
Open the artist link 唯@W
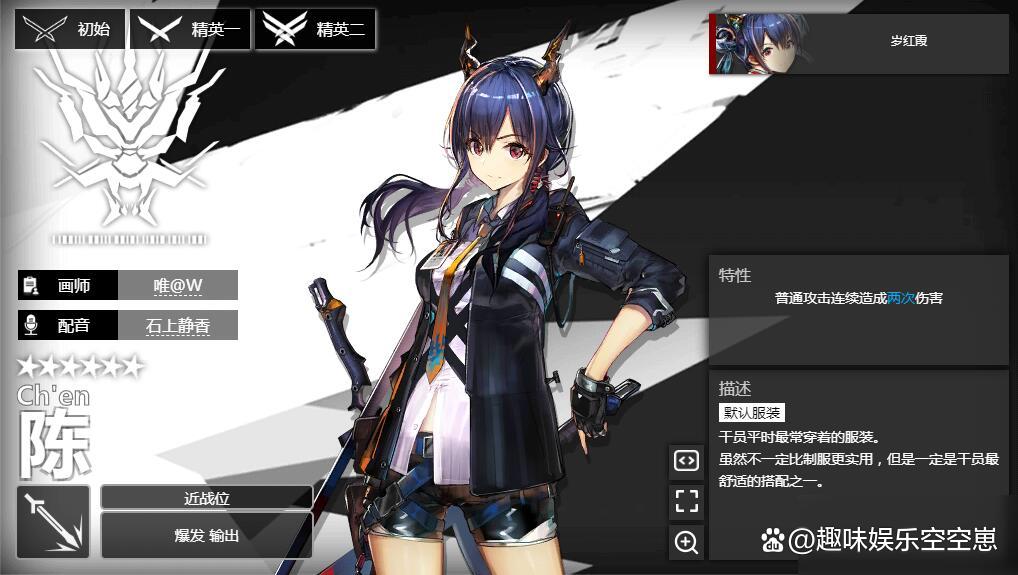tap(178, 285)
